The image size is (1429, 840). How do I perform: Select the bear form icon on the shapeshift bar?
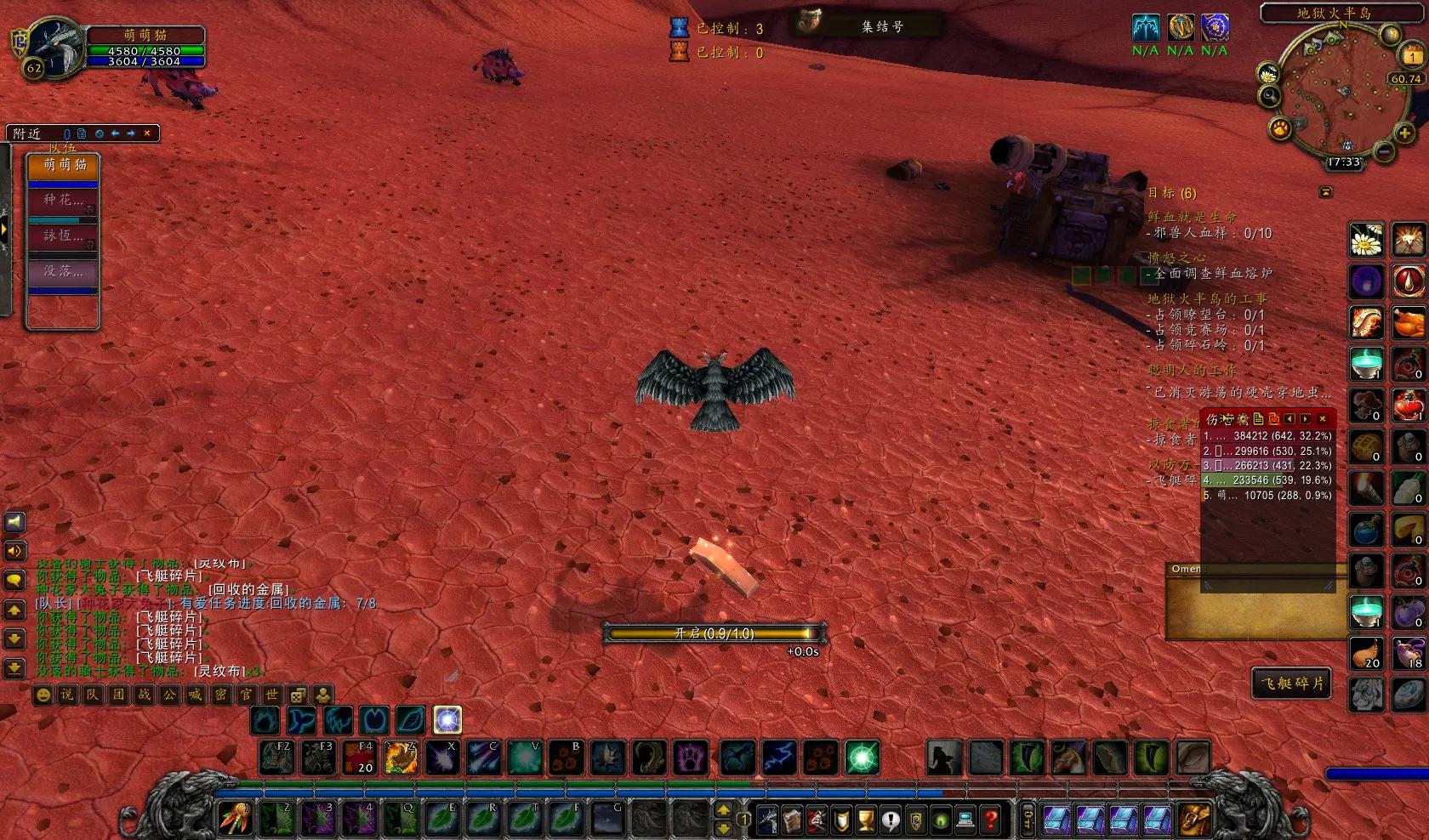265,721
